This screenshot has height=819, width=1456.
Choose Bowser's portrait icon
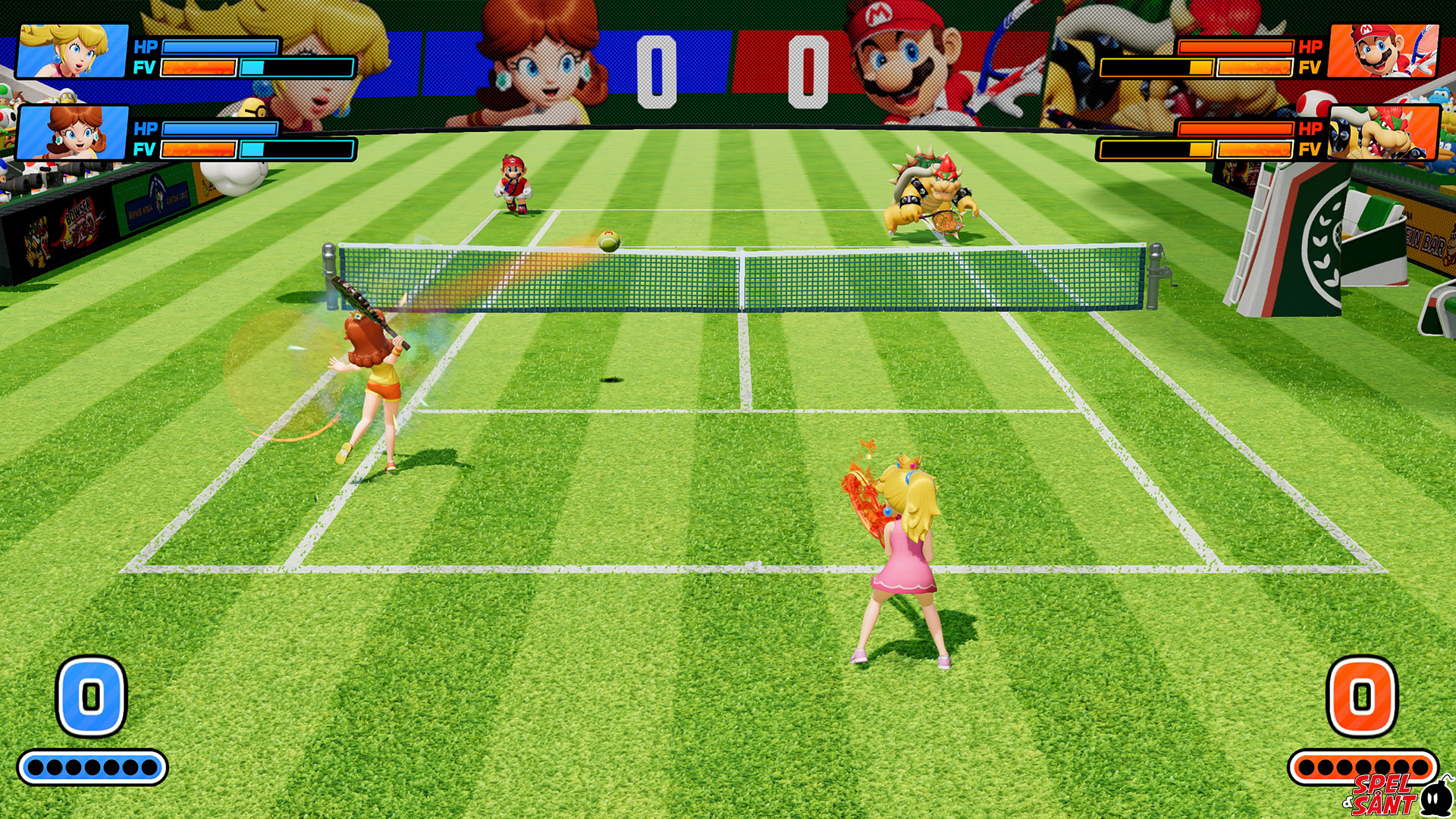[1383, 133]
